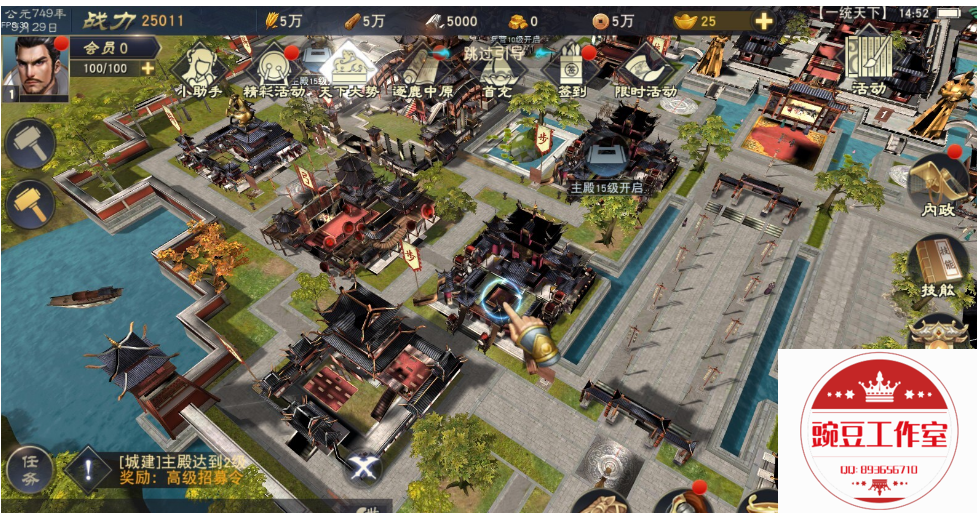Buy gold ingots with the plus button
Image resolution: width=977 pixels, height=513 pixels.
pyautogui.click(x=764, y=21)
